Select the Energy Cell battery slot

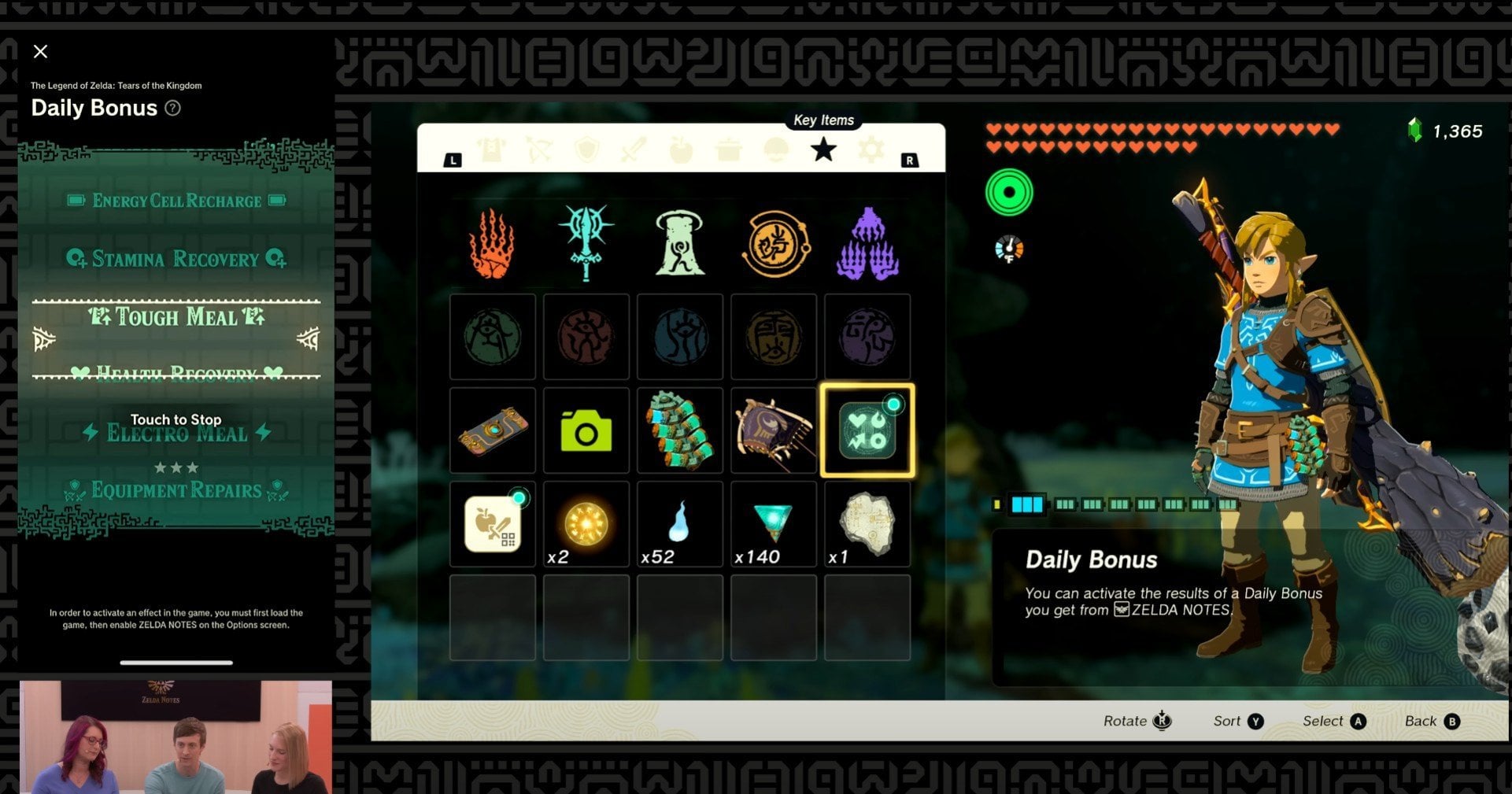tap(680, 430)
